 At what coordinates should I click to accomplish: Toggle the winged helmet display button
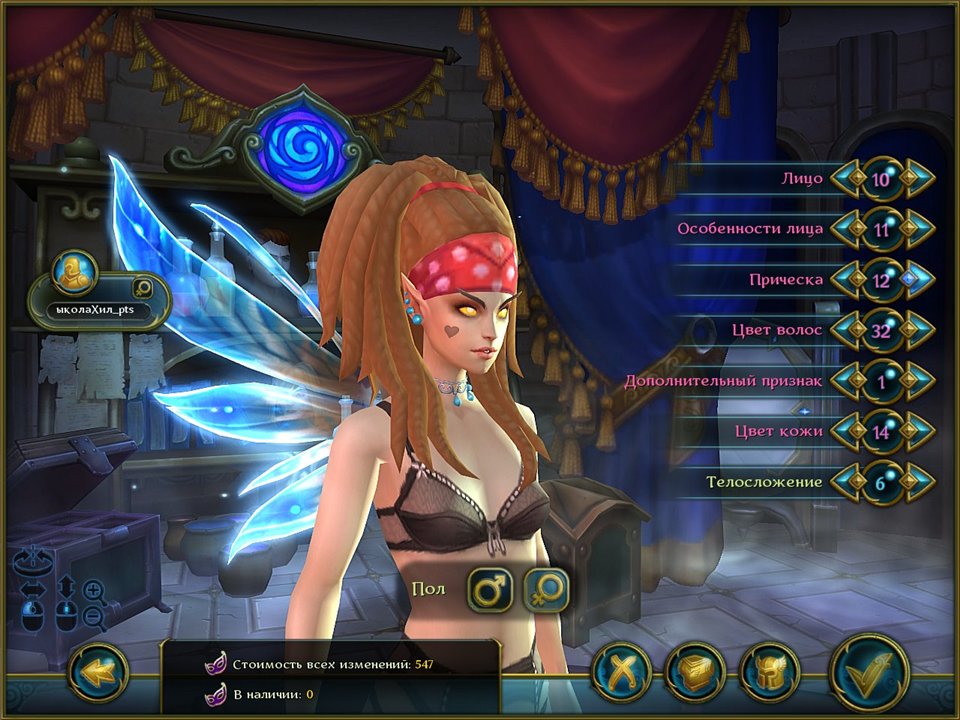tap(769, 671)
